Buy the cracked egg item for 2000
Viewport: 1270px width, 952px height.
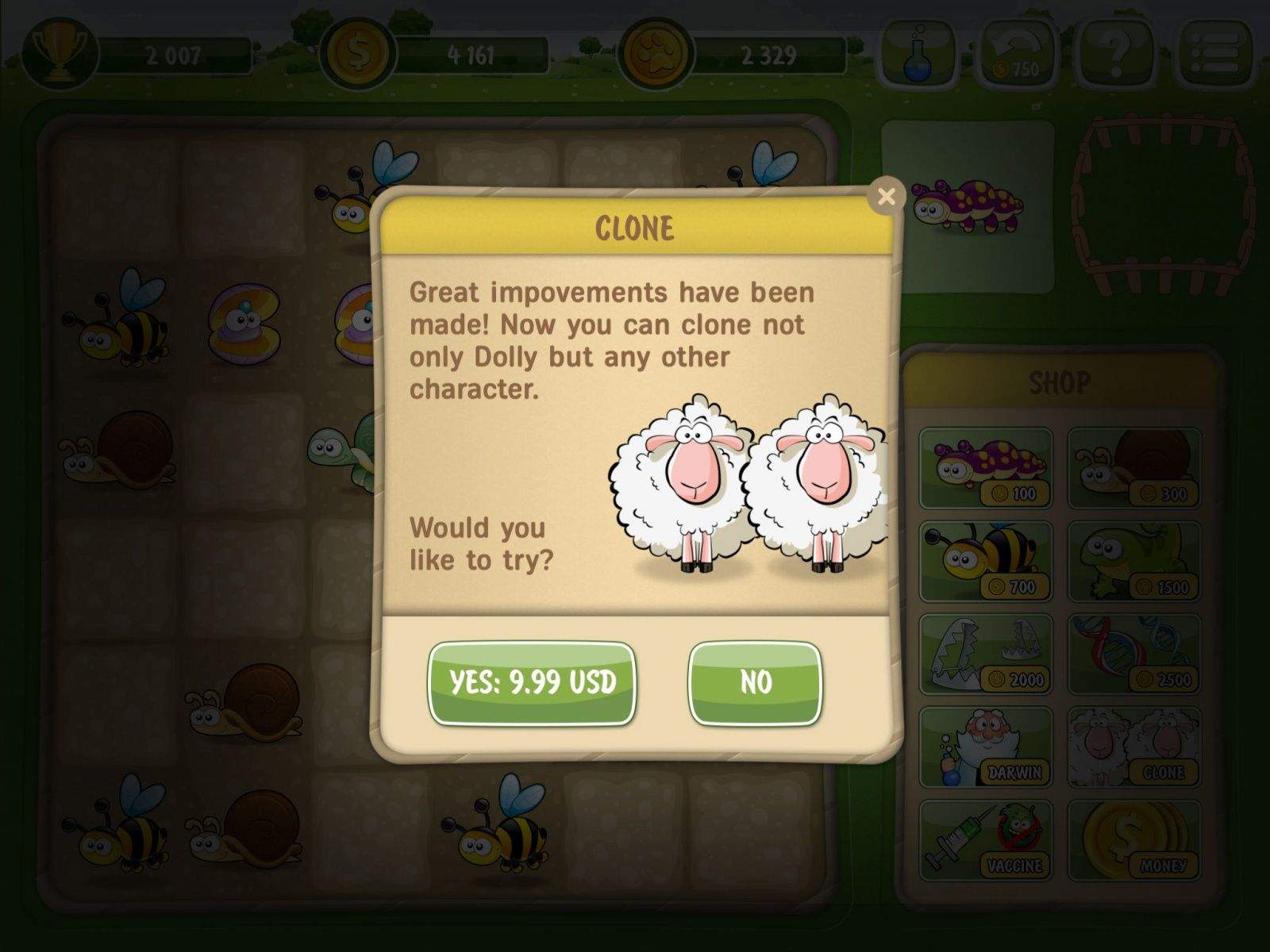tap(986, 654)
